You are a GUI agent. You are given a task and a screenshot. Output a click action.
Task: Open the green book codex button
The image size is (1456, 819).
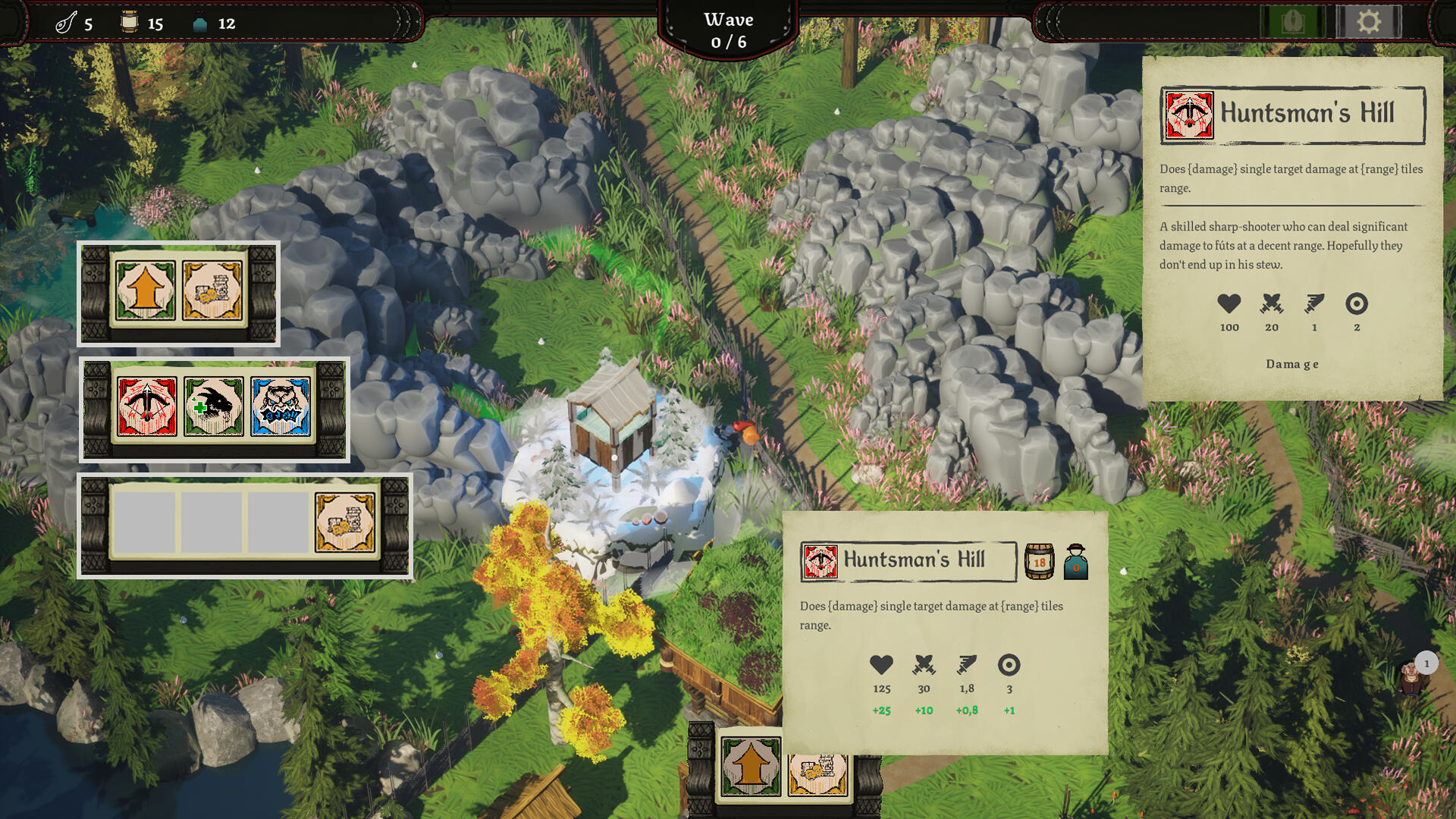(x=1293, y=21)
